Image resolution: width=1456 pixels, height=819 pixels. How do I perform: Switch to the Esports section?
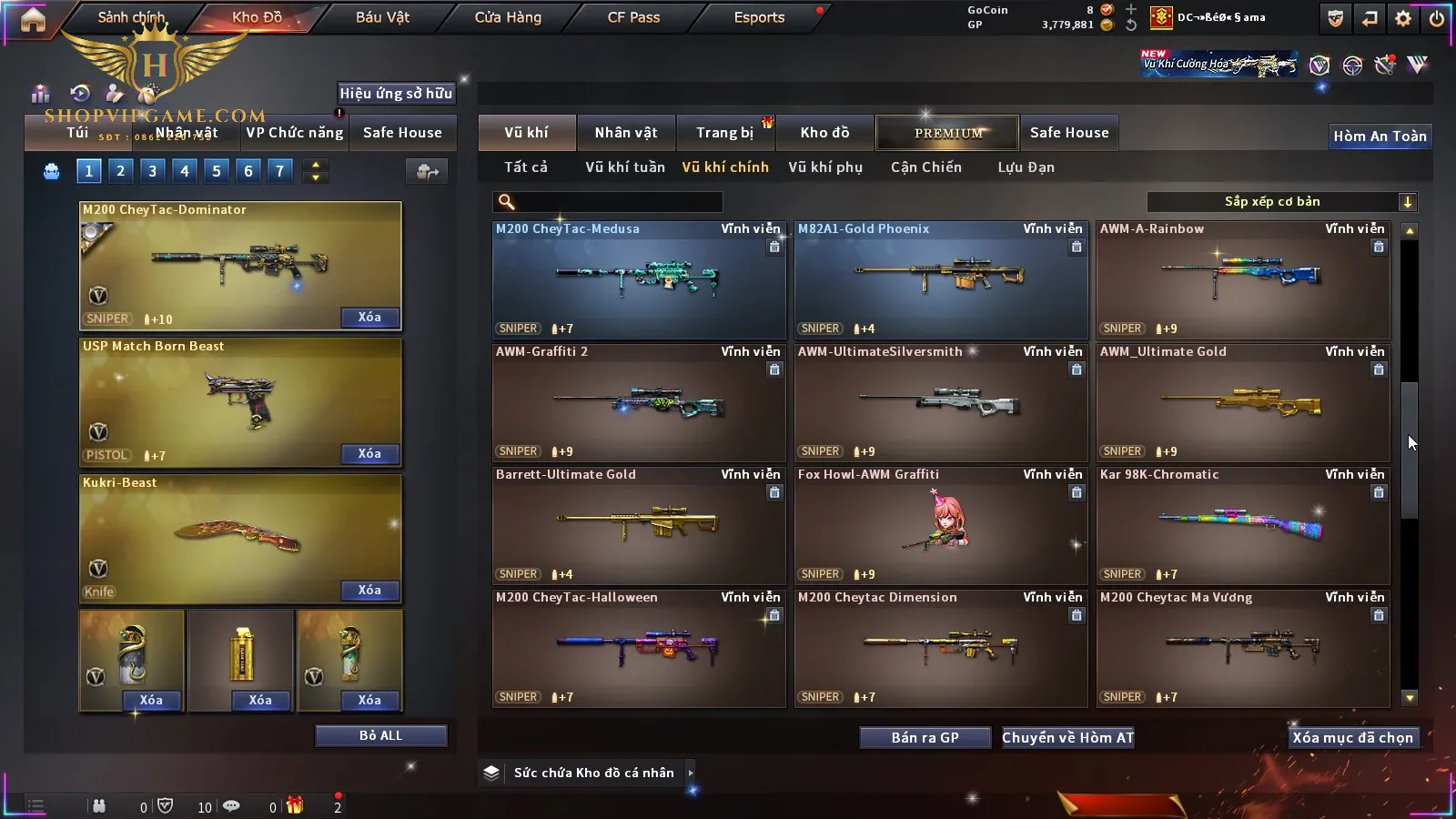(x=759, y=17)
